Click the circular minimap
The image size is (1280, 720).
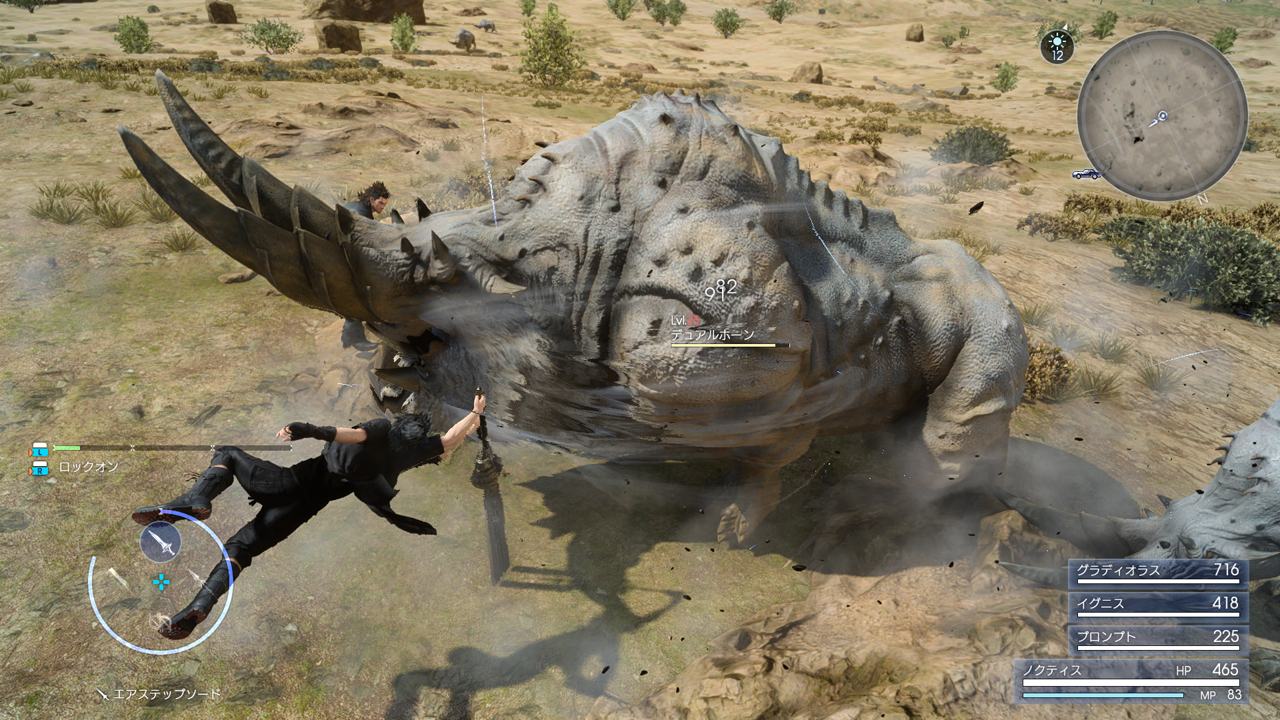1162,116
